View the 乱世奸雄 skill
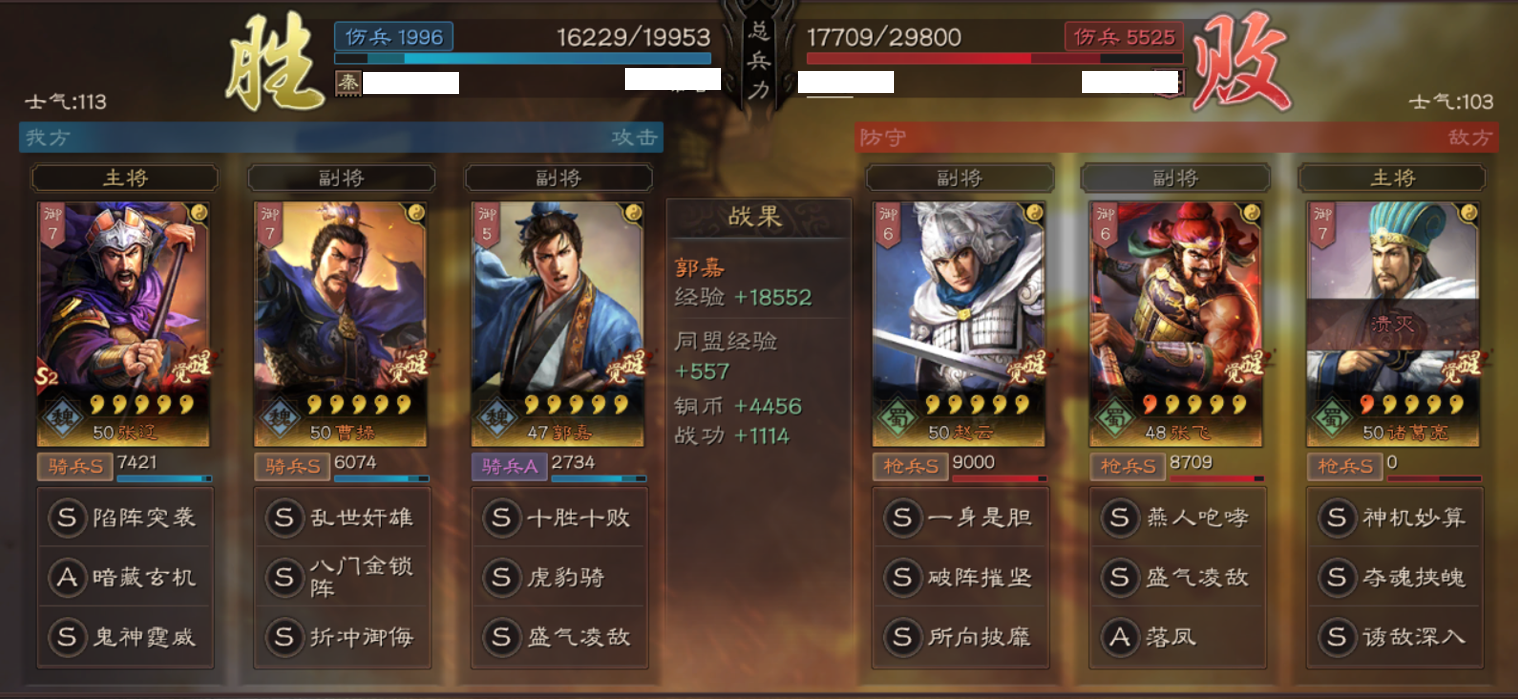Screen dimensions: 1518x699 (x=342, y=518)
